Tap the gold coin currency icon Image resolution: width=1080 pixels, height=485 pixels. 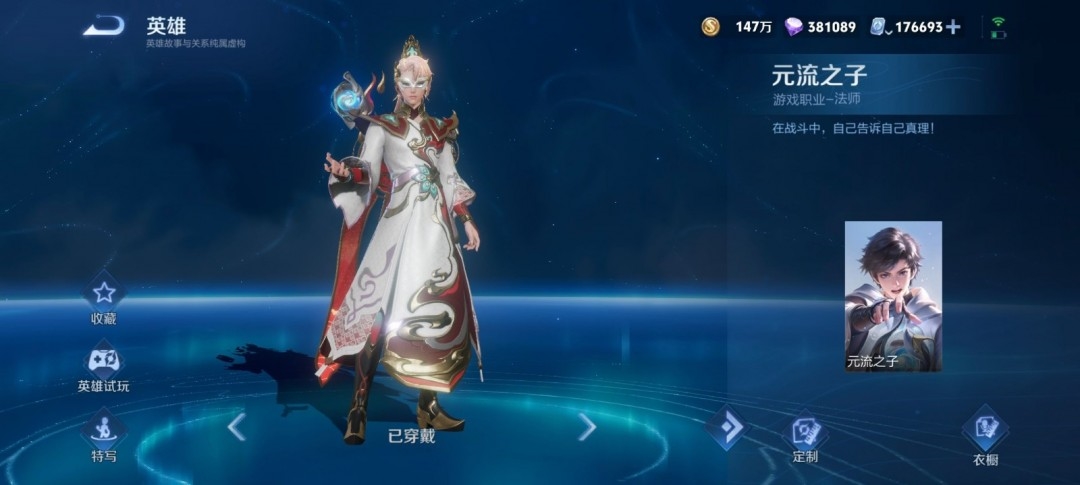click(710, 27)
